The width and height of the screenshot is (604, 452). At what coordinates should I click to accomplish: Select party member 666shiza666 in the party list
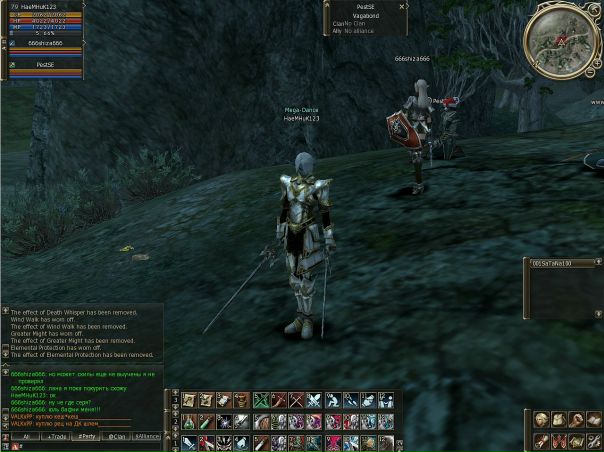click(45, 44)
